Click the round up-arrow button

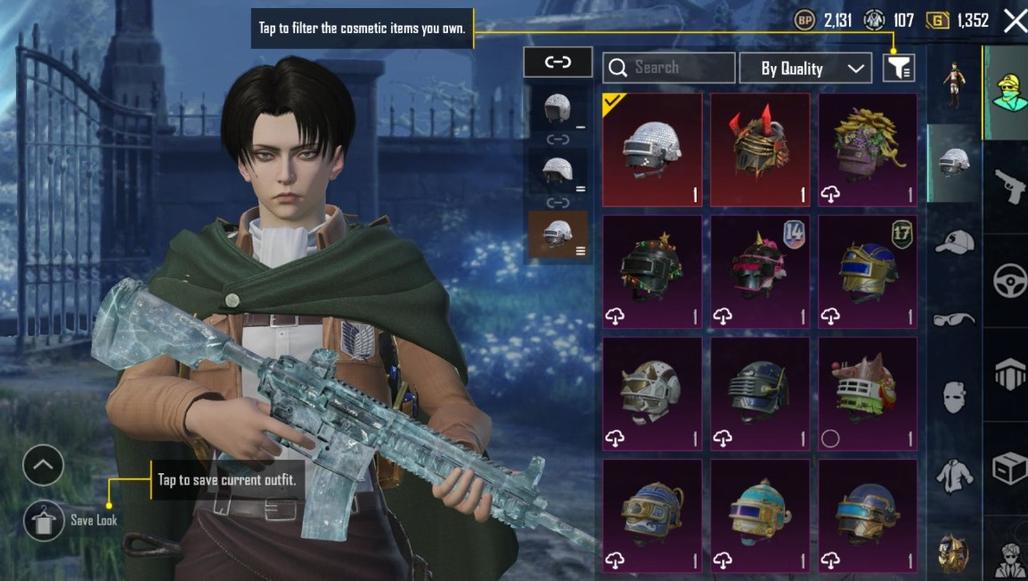(x=43, y=465)
